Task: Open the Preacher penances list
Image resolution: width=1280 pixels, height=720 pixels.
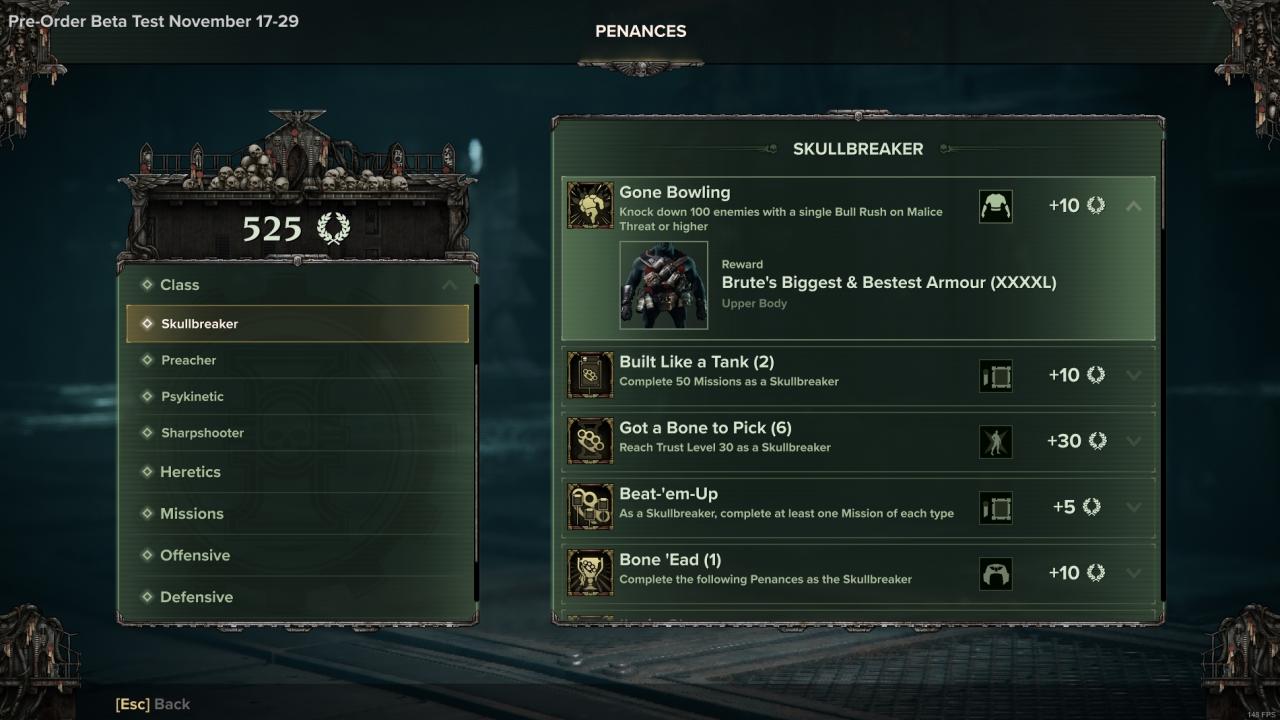Action: (297, 360)
